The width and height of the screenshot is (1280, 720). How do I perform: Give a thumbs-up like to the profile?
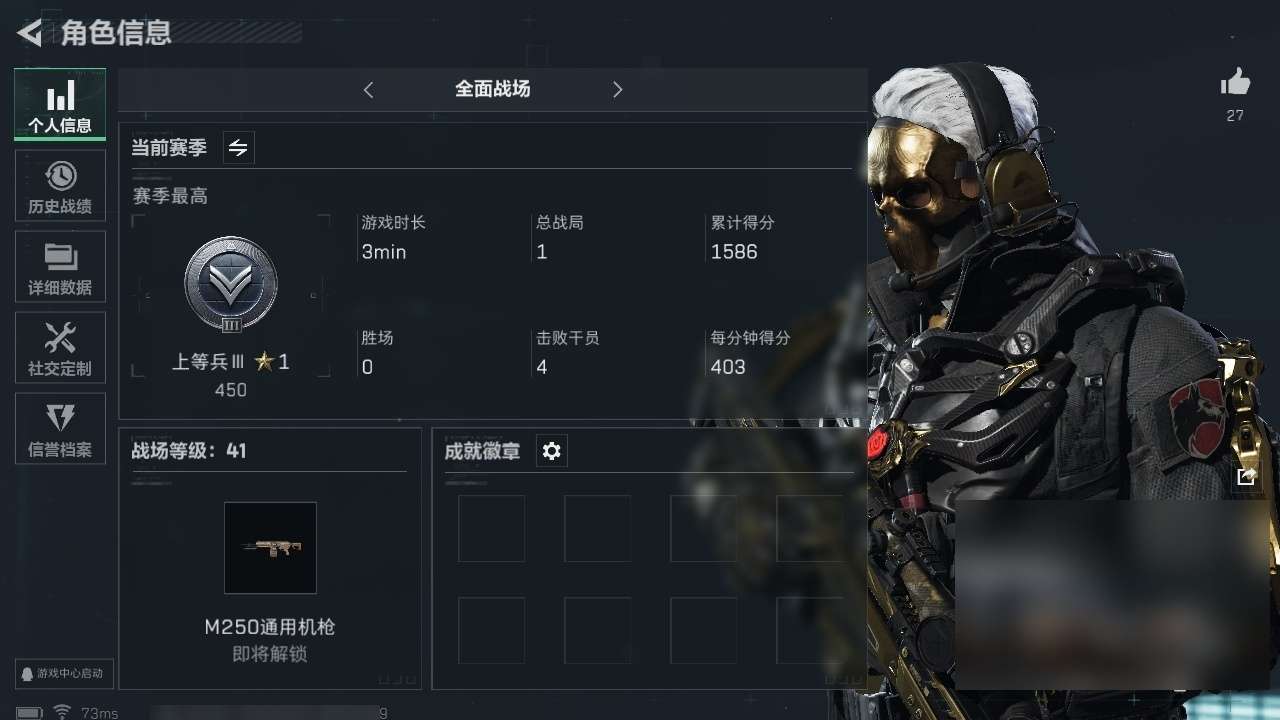(1235, 83)
